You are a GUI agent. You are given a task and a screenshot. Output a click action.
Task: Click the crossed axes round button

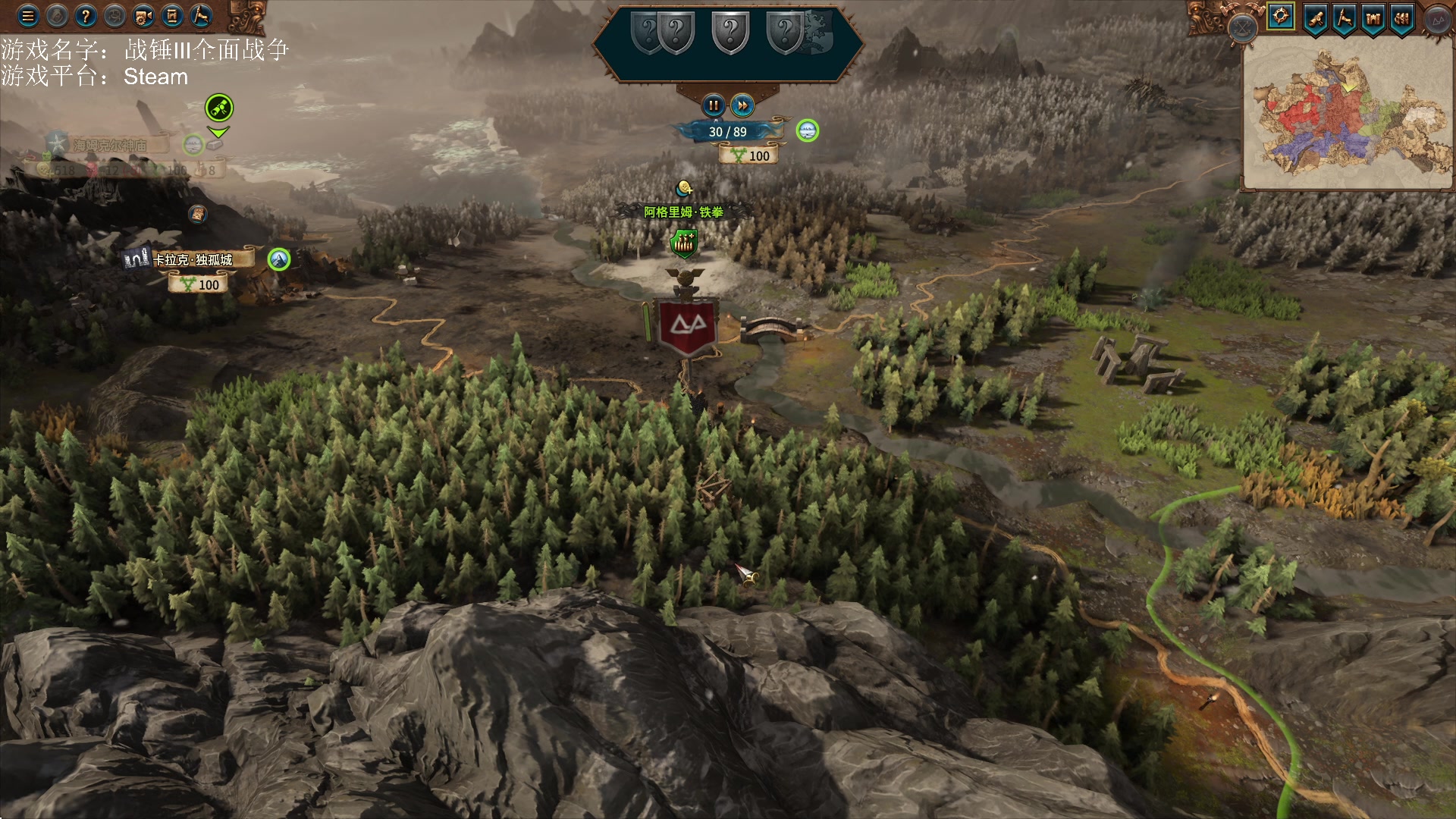[1243, 29]
